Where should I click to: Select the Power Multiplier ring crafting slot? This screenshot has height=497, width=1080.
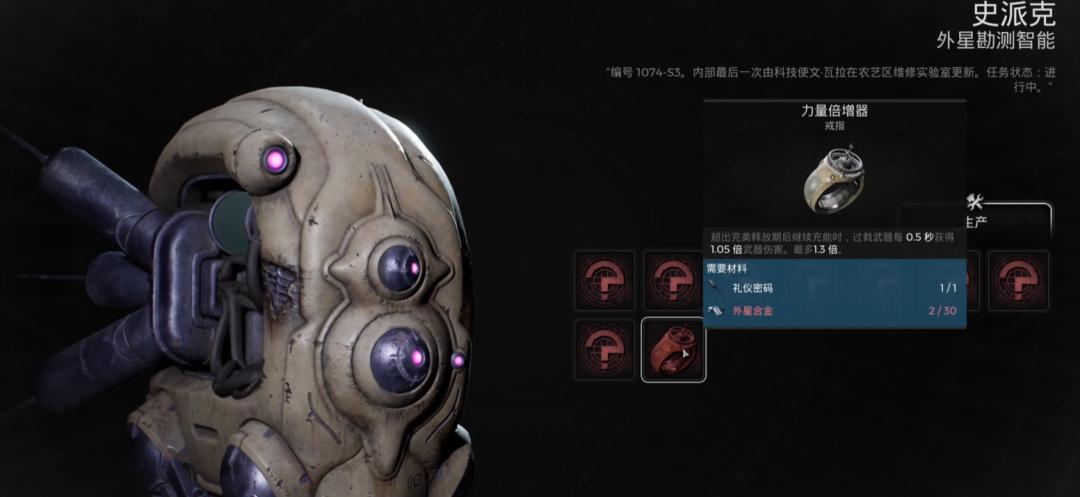click(673, 350)
